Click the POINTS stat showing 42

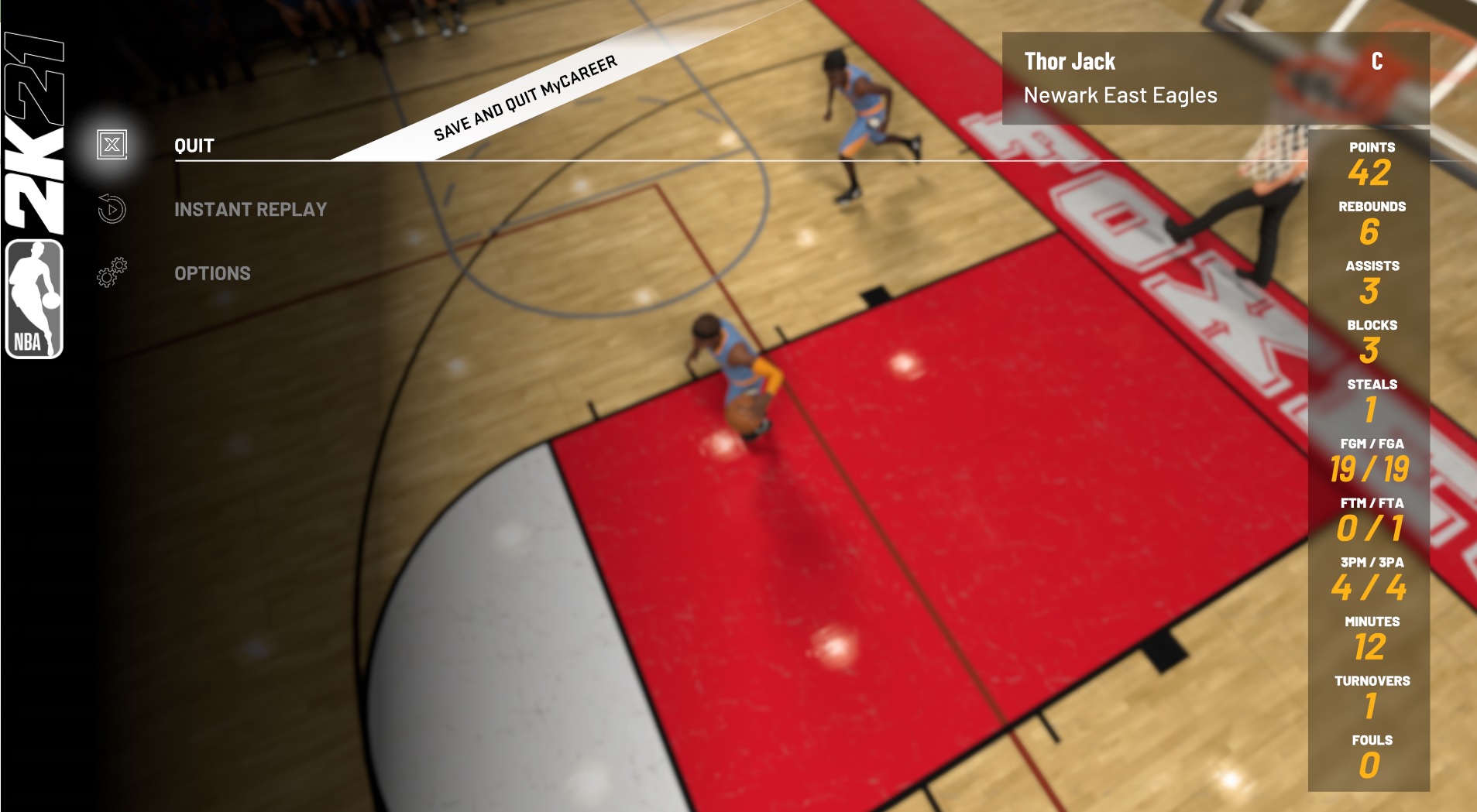1370,163
